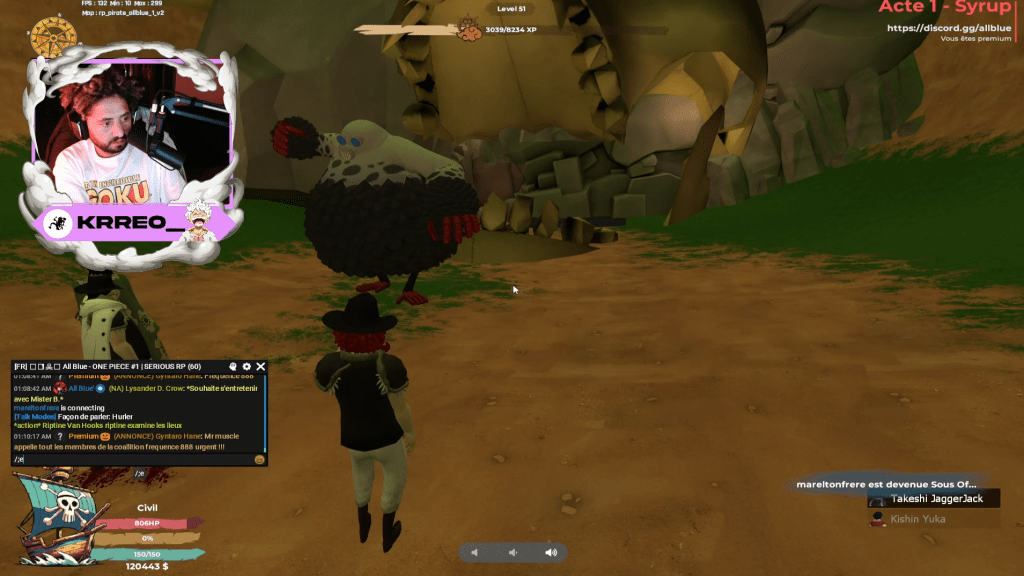
Task: Choose the medium speaker voice range
Action: pyautogui.click(x=512, y=552)
